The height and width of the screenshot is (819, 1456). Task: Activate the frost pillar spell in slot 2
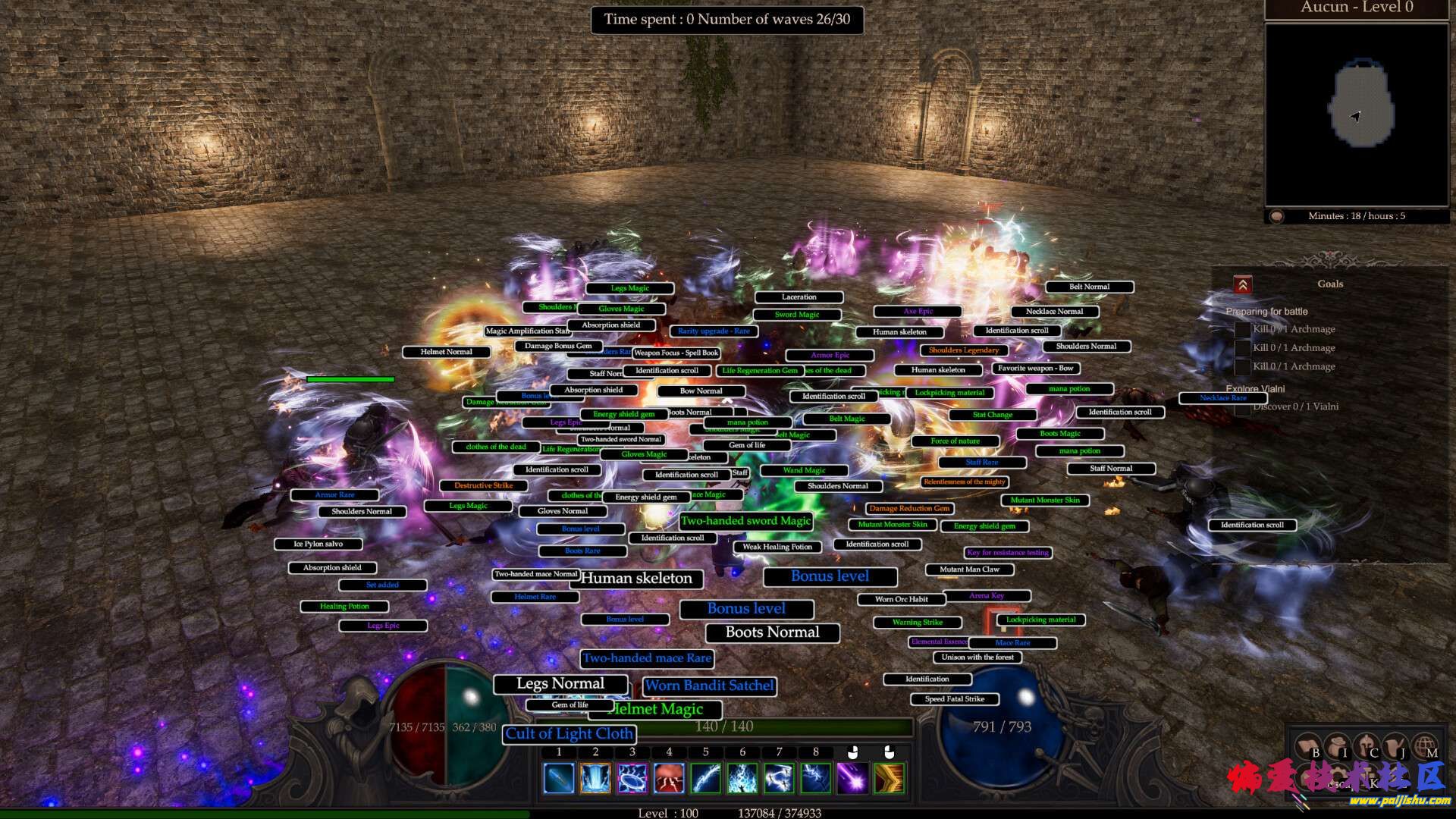[x=595, y=777]
